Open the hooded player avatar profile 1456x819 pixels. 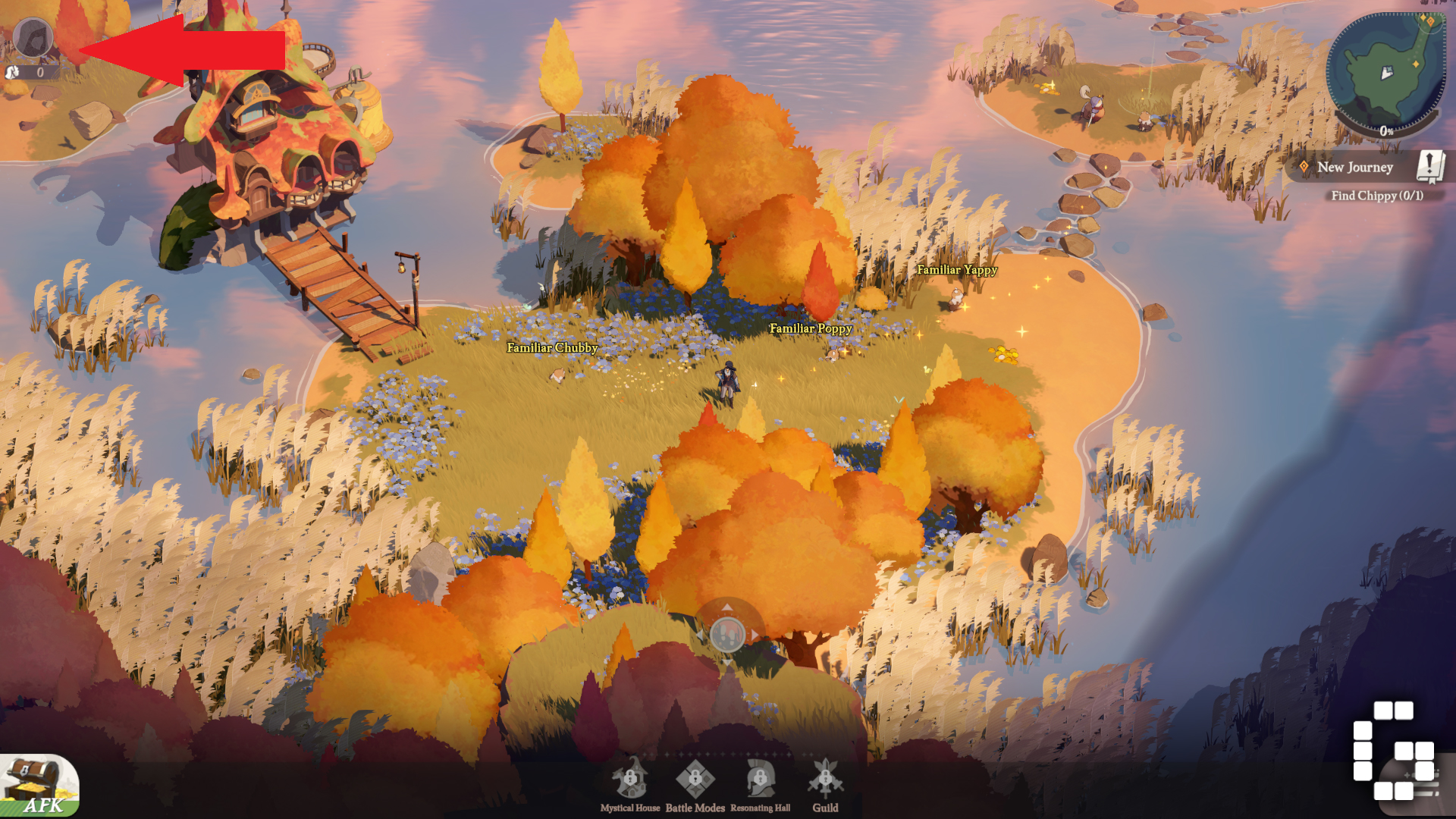(33, 37)
